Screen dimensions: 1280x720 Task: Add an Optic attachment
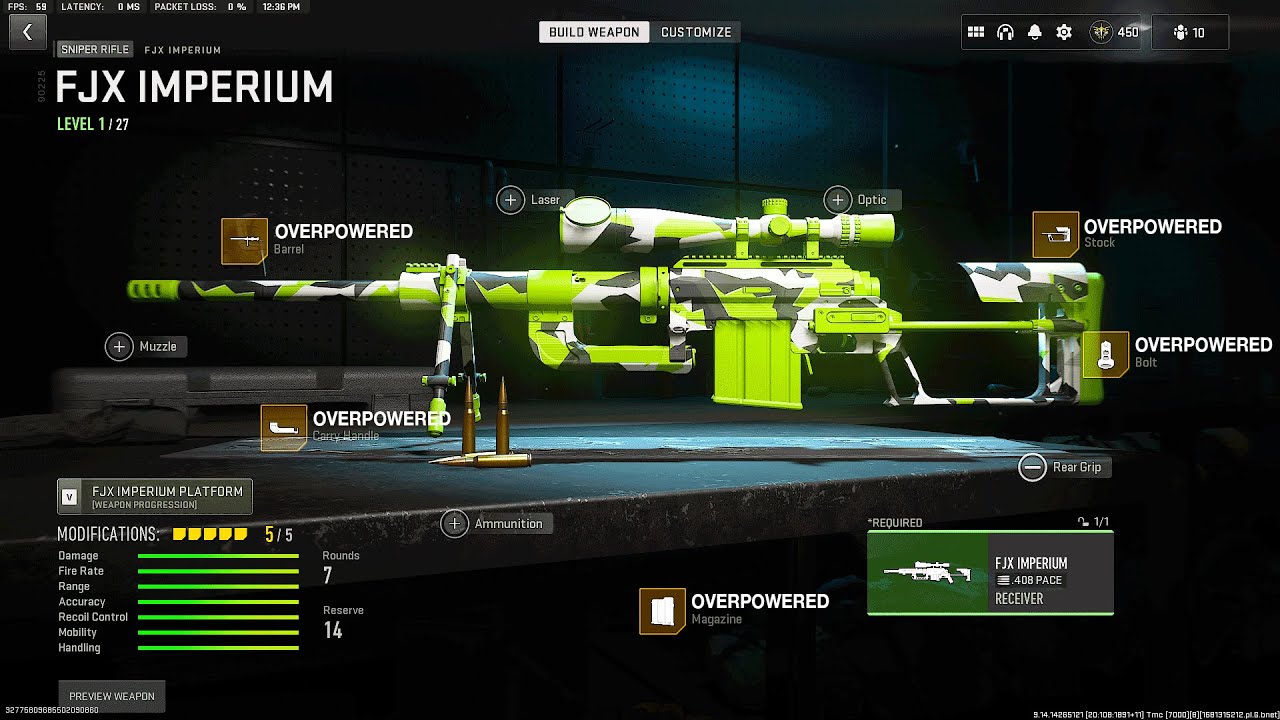[838, 200]
